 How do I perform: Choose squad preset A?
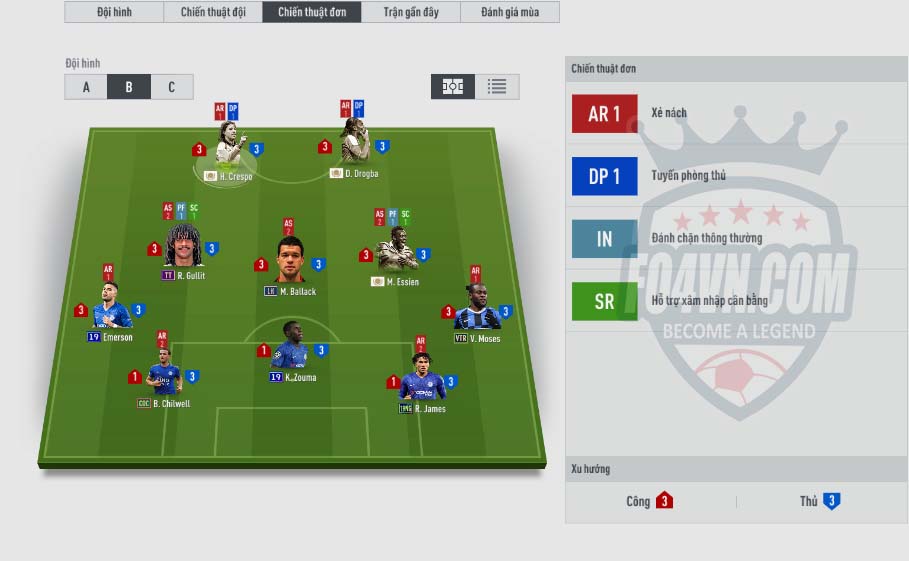coord(86,87)
